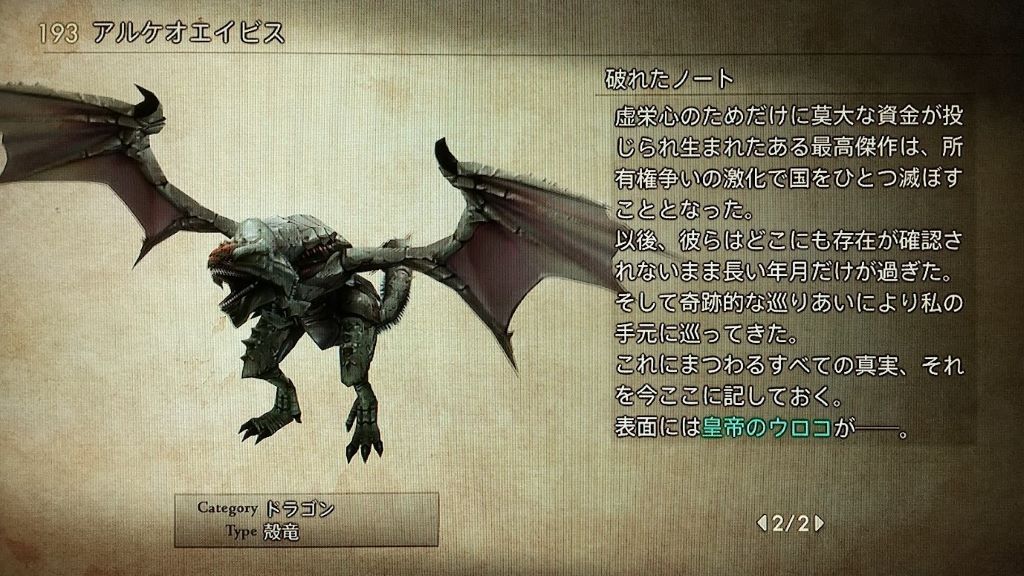
Task: Go to the previous page with the left arrow
Action: (x=762, y=522)
